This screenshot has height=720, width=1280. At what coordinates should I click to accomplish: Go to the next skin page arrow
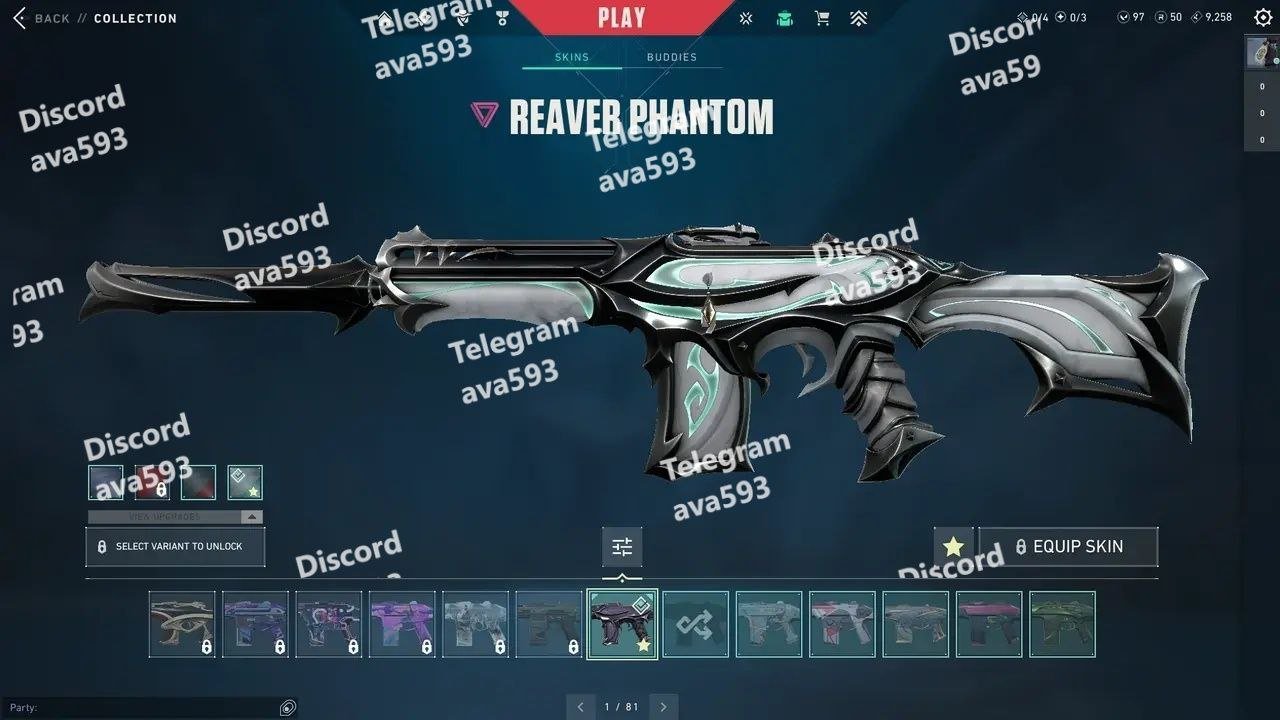(x=662, y=707)
